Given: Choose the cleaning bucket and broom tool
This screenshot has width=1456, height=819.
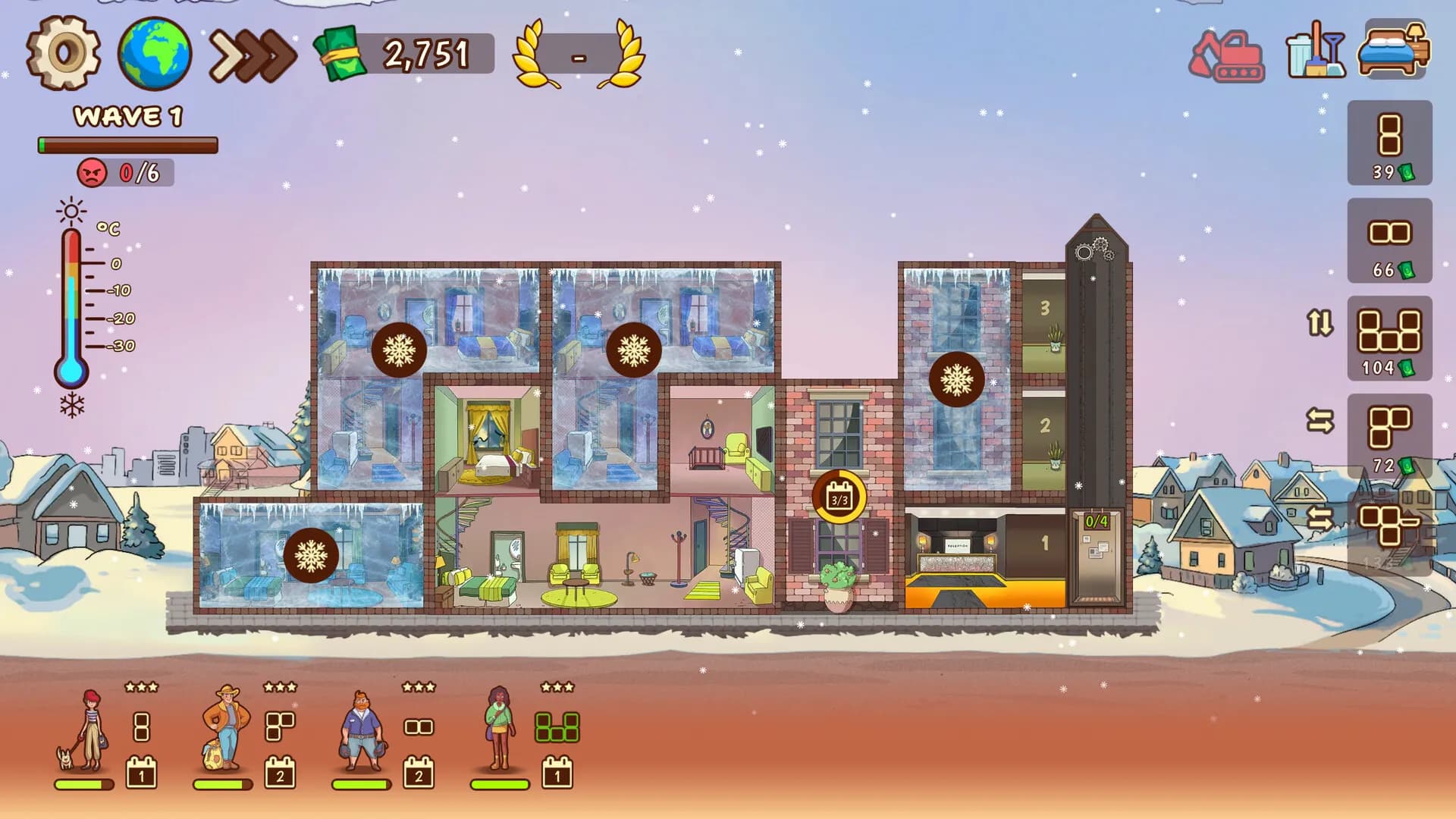Looking at the screenshot, I should pos(1316,52).
